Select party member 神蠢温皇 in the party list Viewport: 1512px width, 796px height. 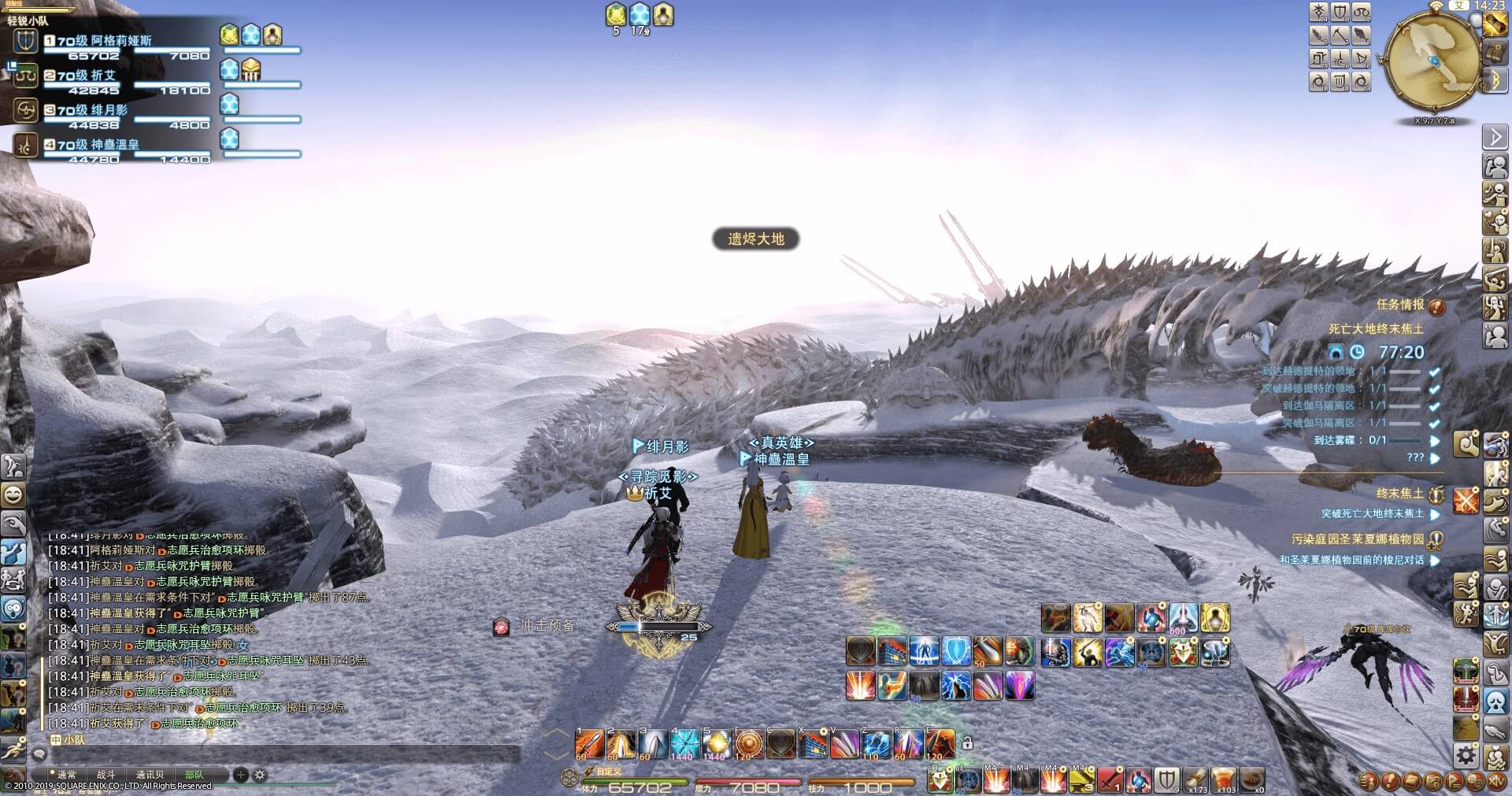click(114, 145)
